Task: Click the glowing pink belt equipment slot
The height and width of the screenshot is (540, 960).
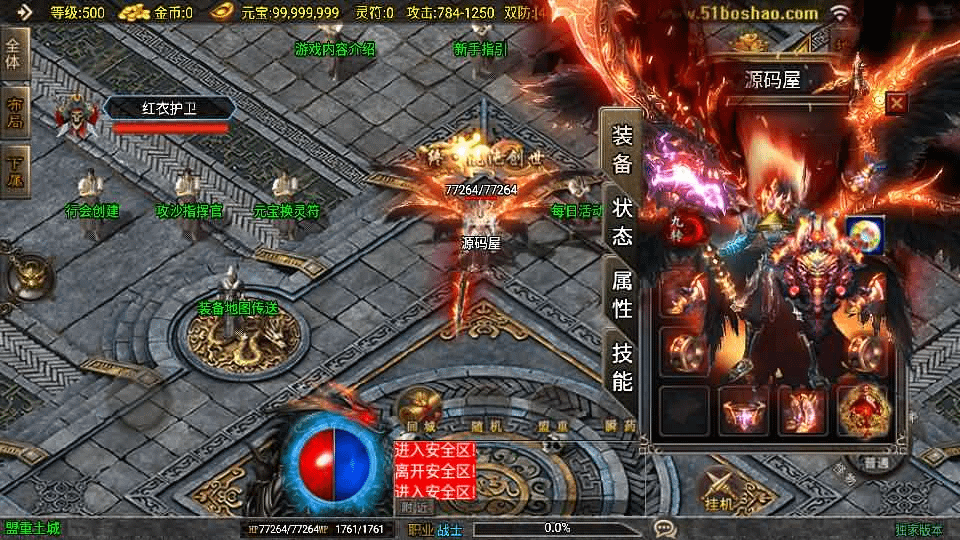Action: 744,411
